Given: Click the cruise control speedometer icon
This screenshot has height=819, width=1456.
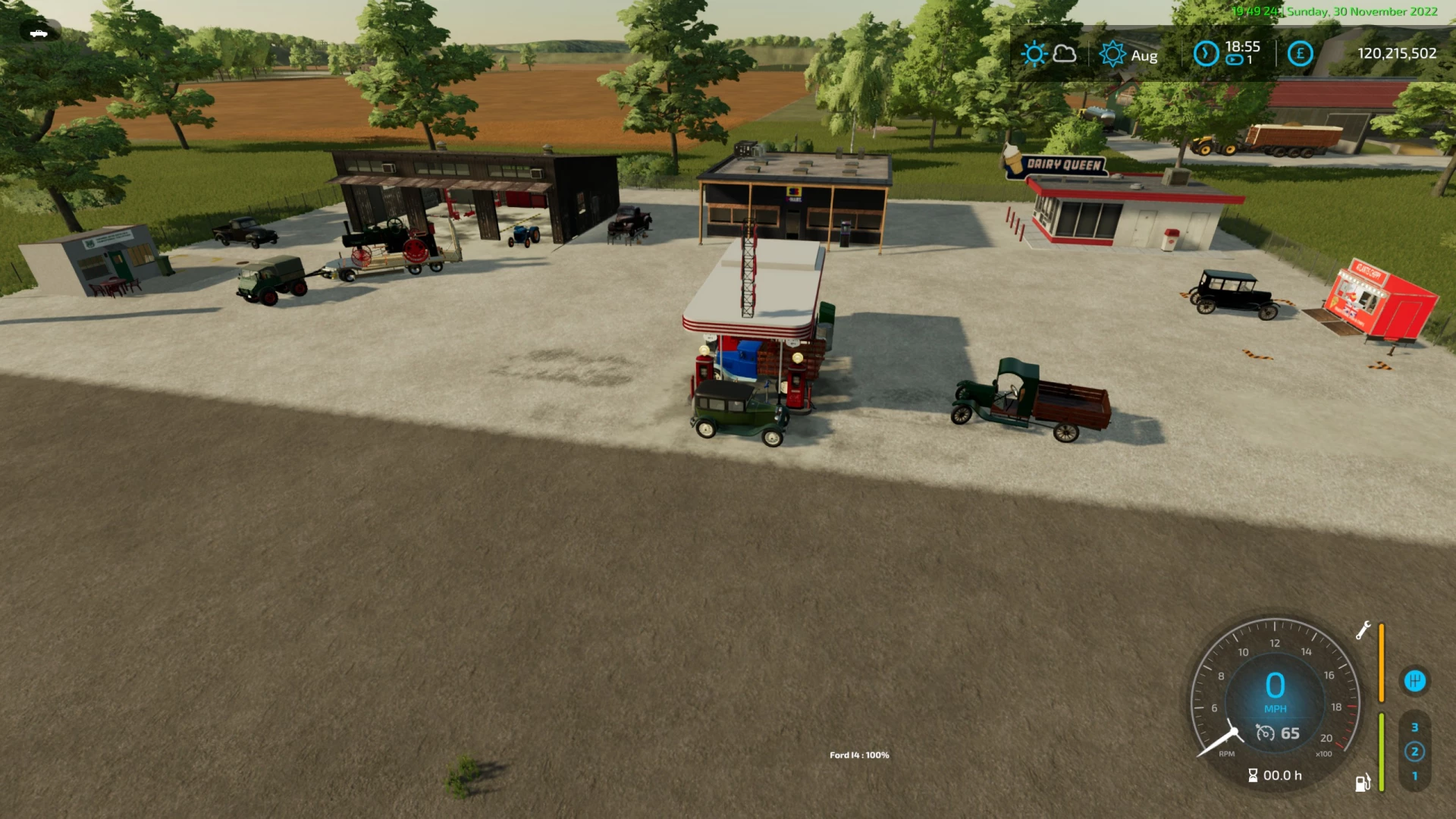Looking at the screenshot, I should pos(1265,733).
